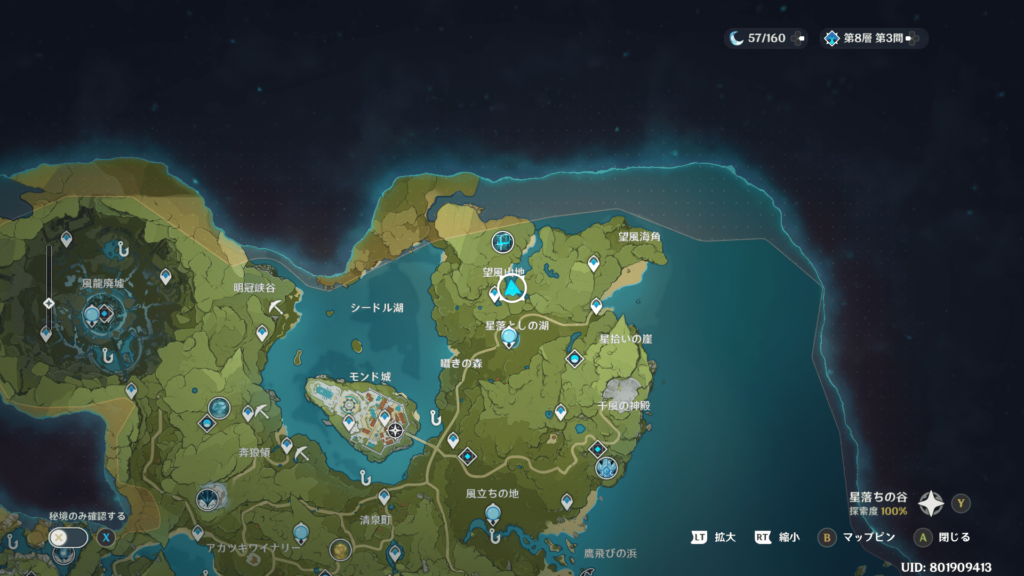Open the round domain marker north of 望風山地
The width and height of the screenshot is (1024, 576).
point(502,241)
